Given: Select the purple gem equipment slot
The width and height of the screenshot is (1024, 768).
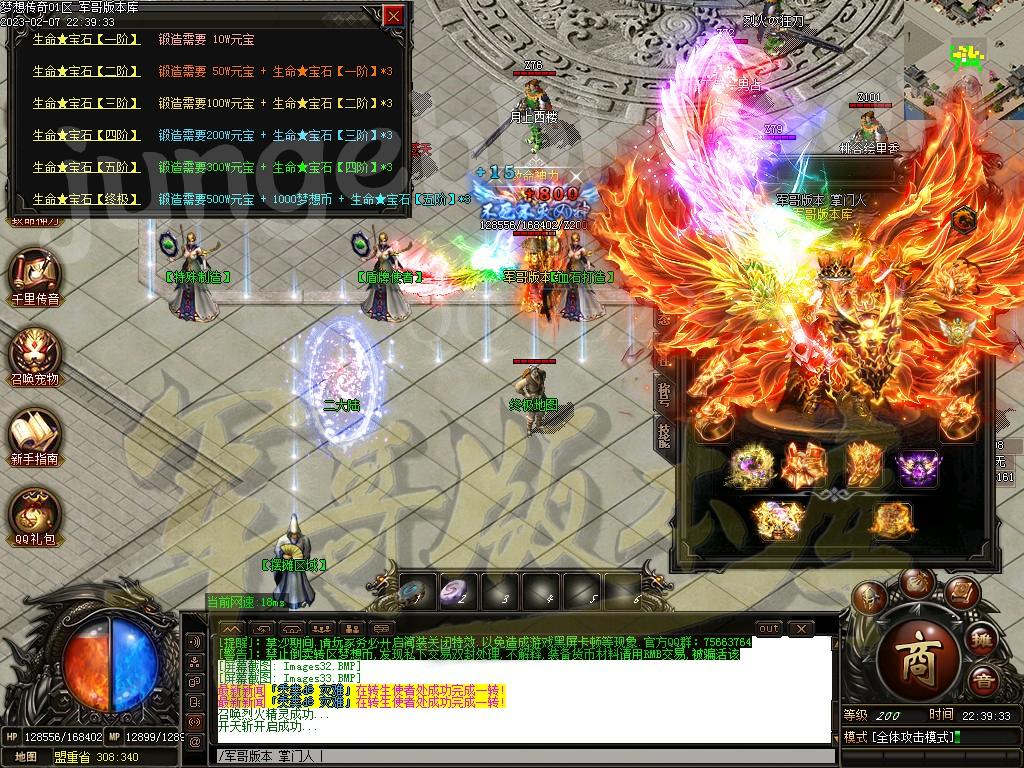Looking at the screenshot, I should tap(918, 467).
